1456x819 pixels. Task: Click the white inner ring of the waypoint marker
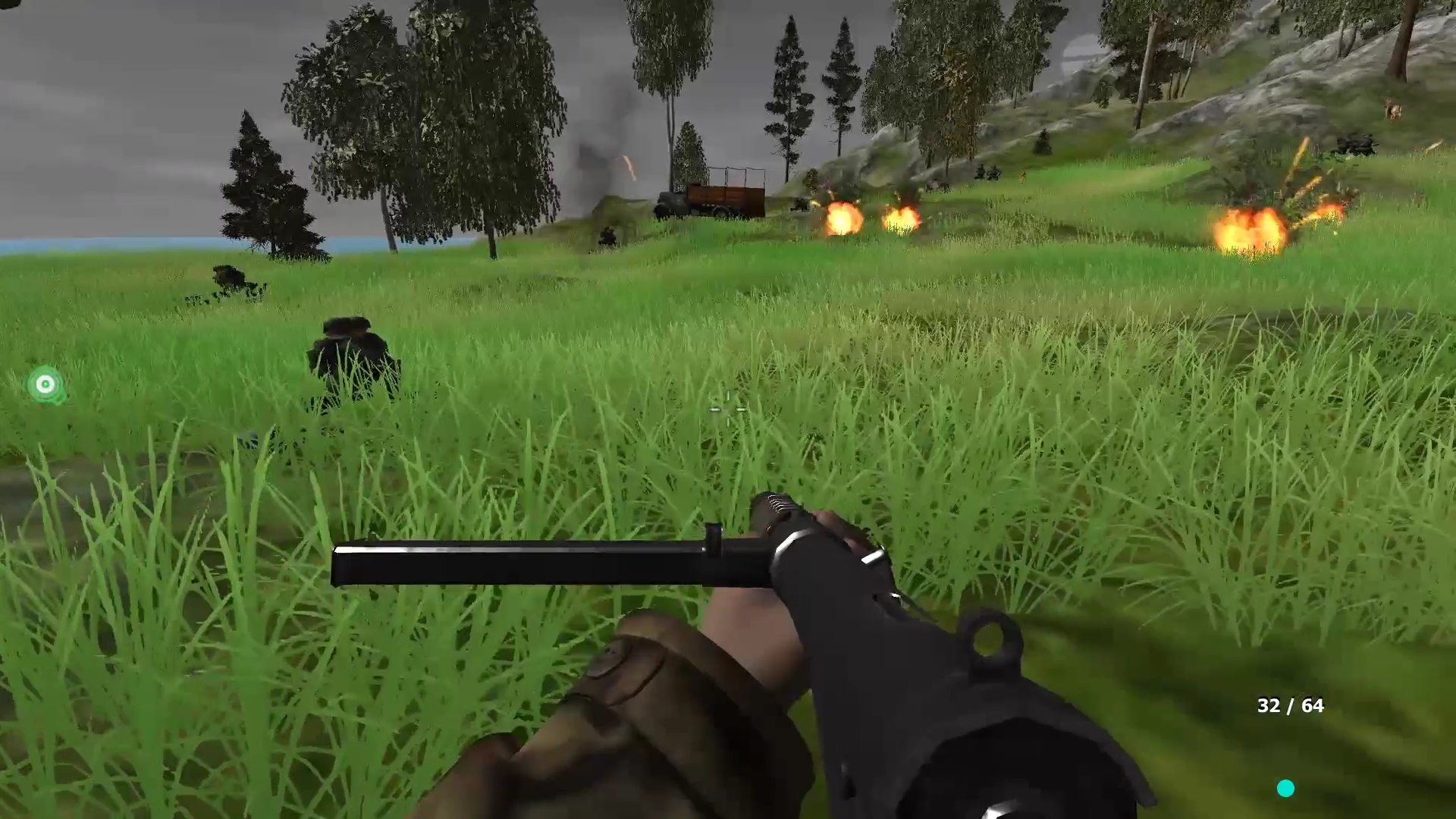[x=44, y=385]
